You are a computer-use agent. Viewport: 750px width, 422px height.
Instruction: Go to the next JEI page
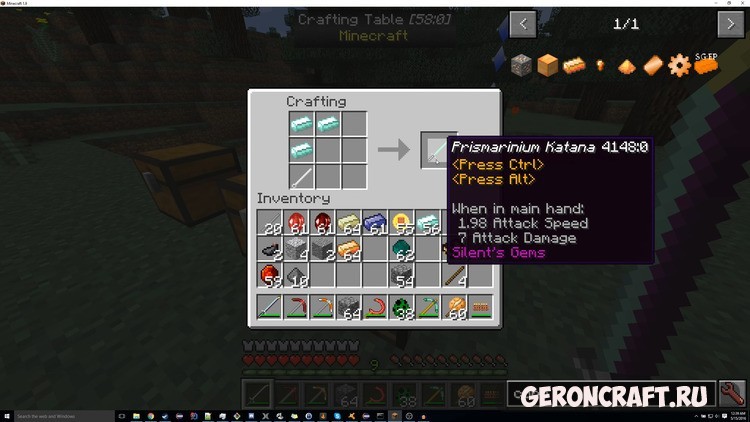[x=730, y=23]
